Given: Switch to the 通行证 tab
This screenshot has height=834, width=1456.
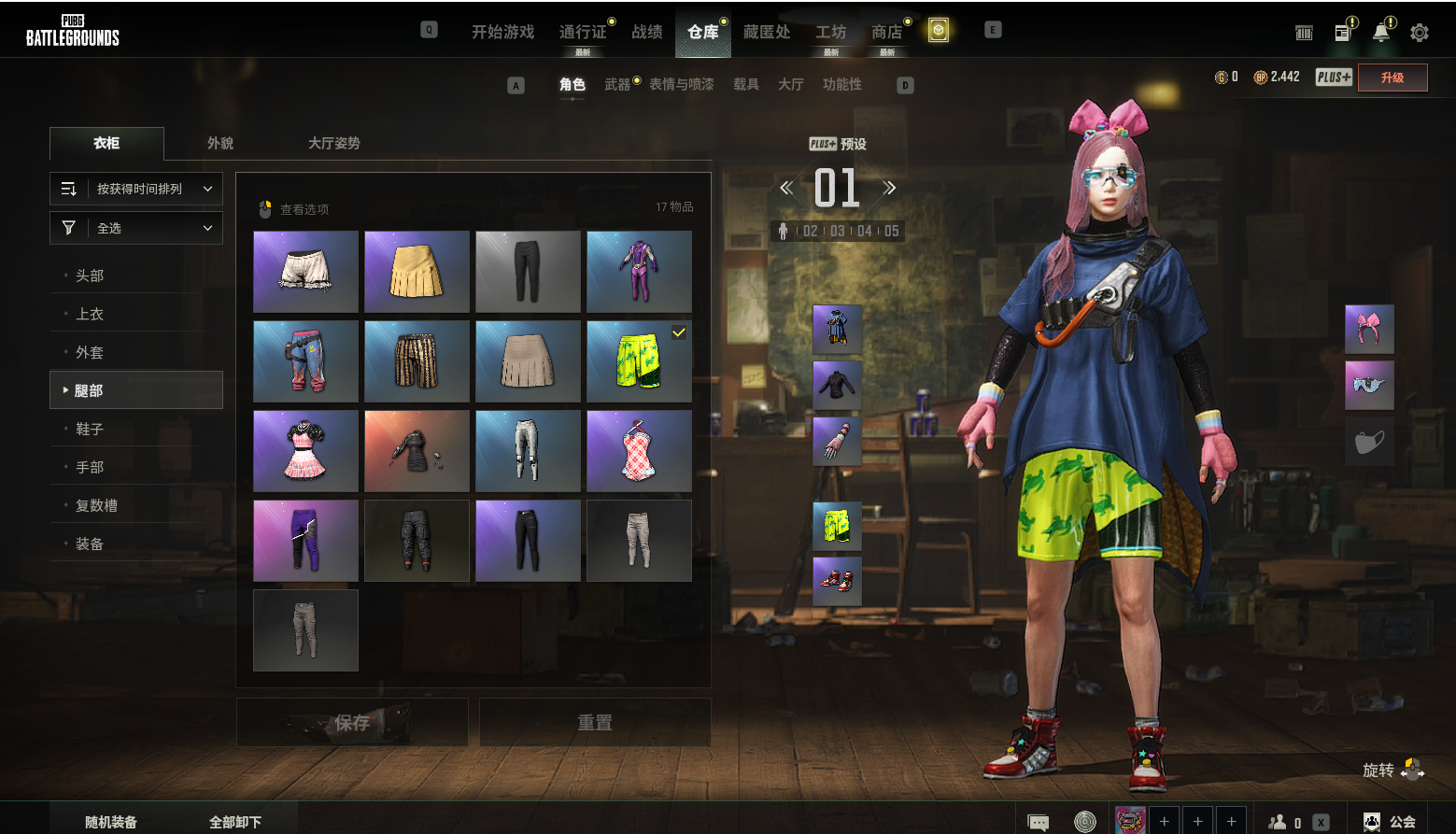Looking at the screenshot, I should point(583,32).
